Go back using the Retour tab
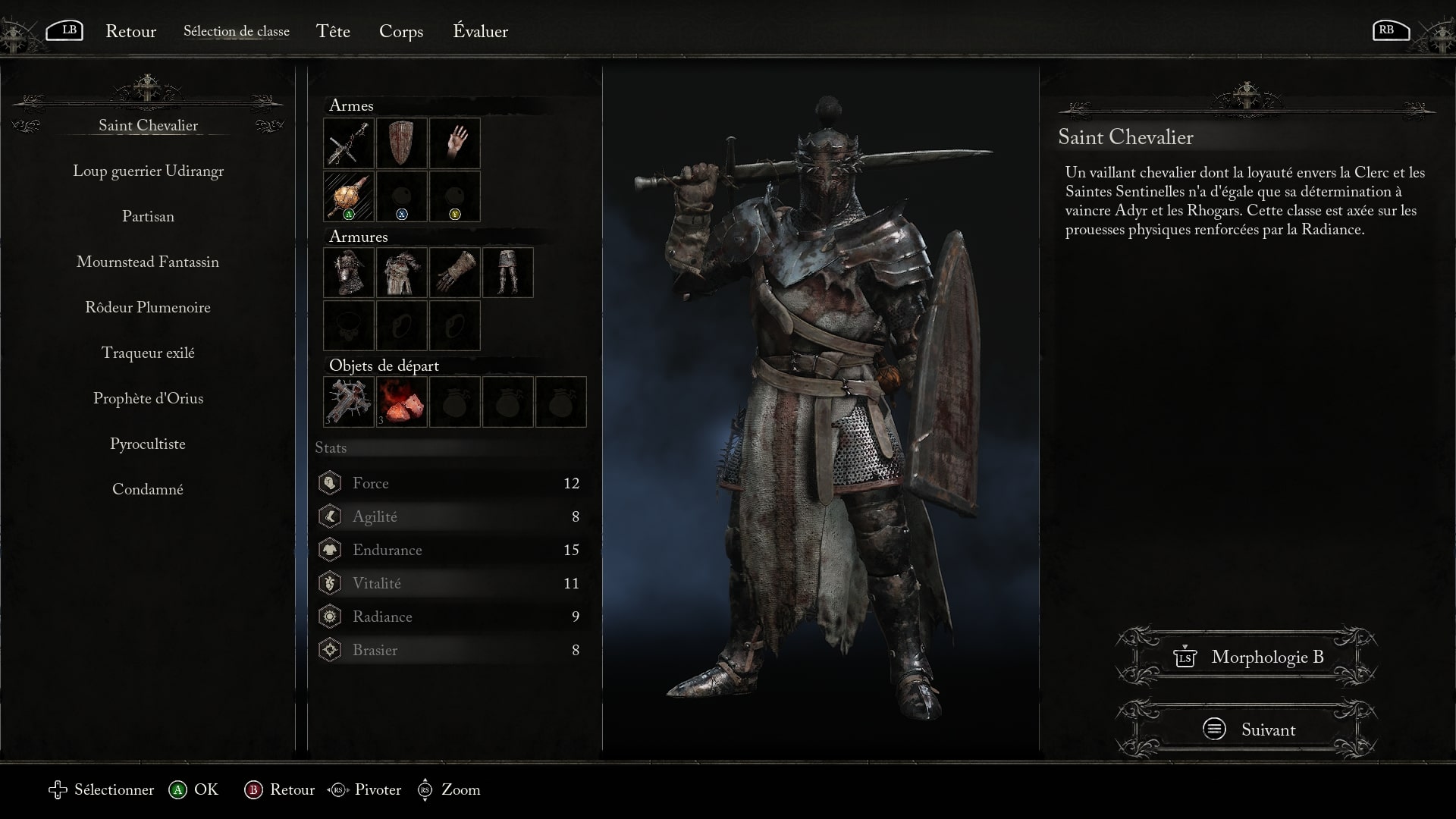The width and height of the screenshot is (1456, 819). pos(130,31)
